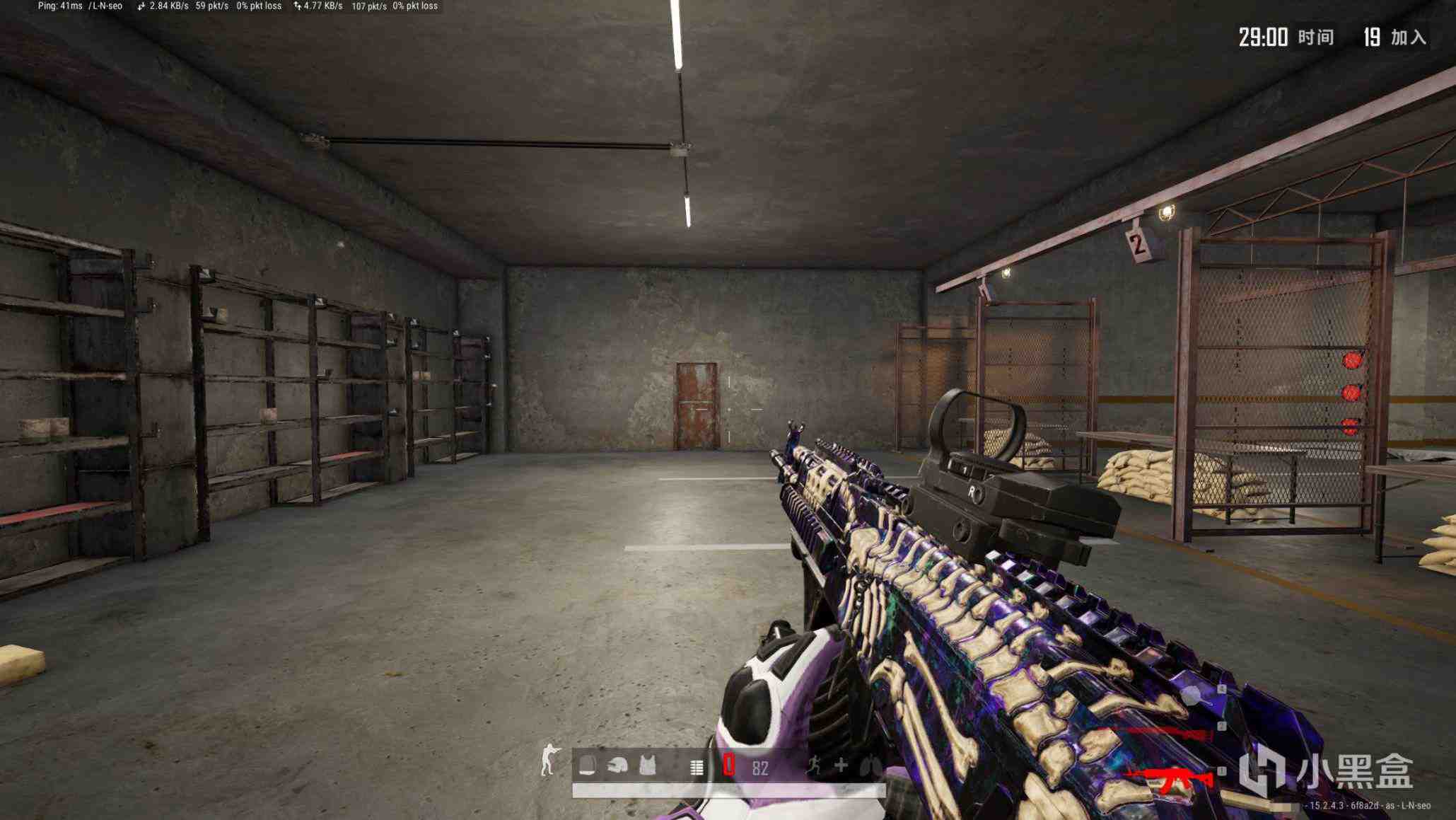Select the vest armor icon
The width and height of the screenshot is (1456, 820).
point(647,766)
